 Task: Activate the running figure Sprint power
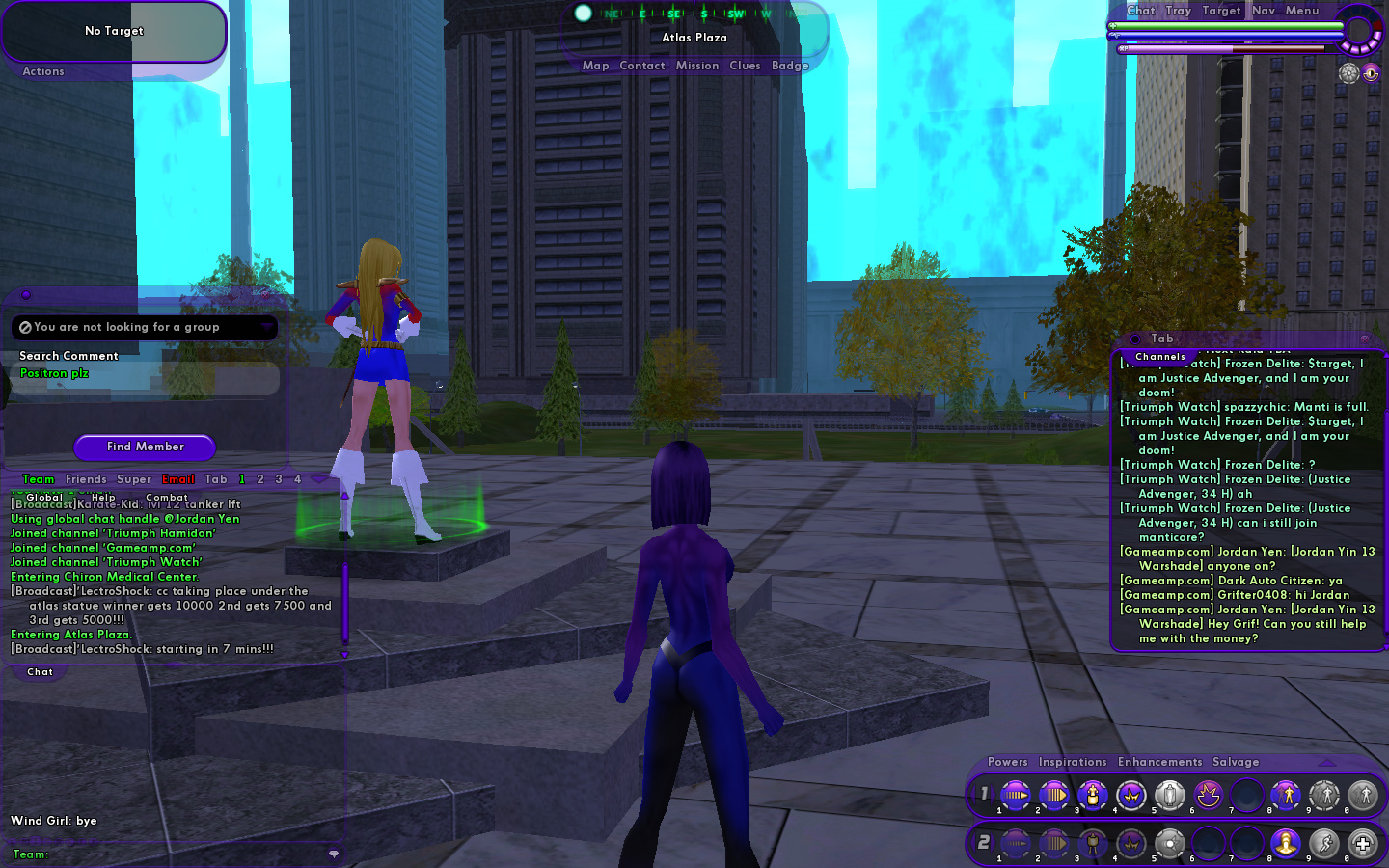1323,843
